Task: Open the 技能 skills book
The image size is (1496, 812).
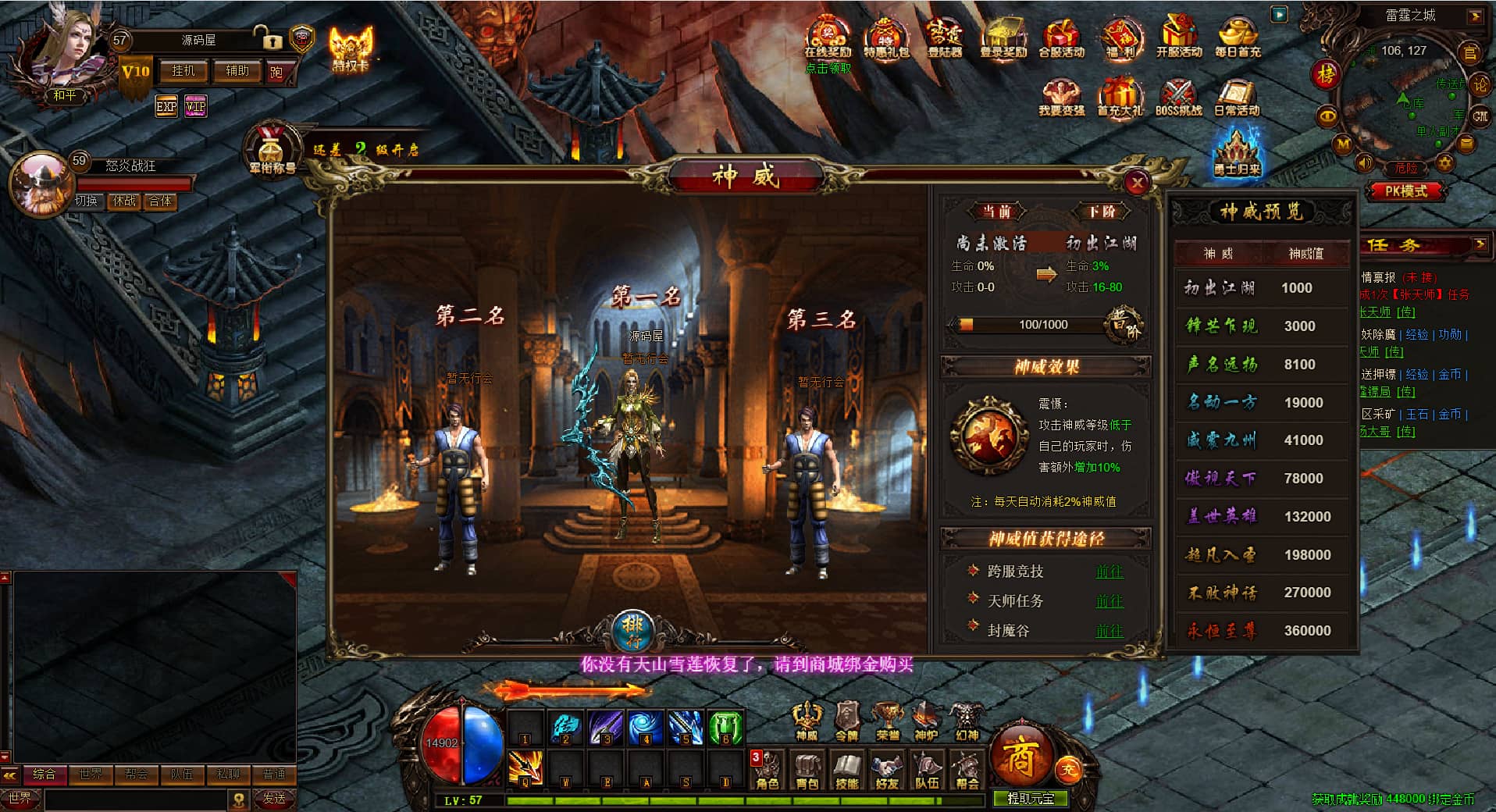Action: 847,771
